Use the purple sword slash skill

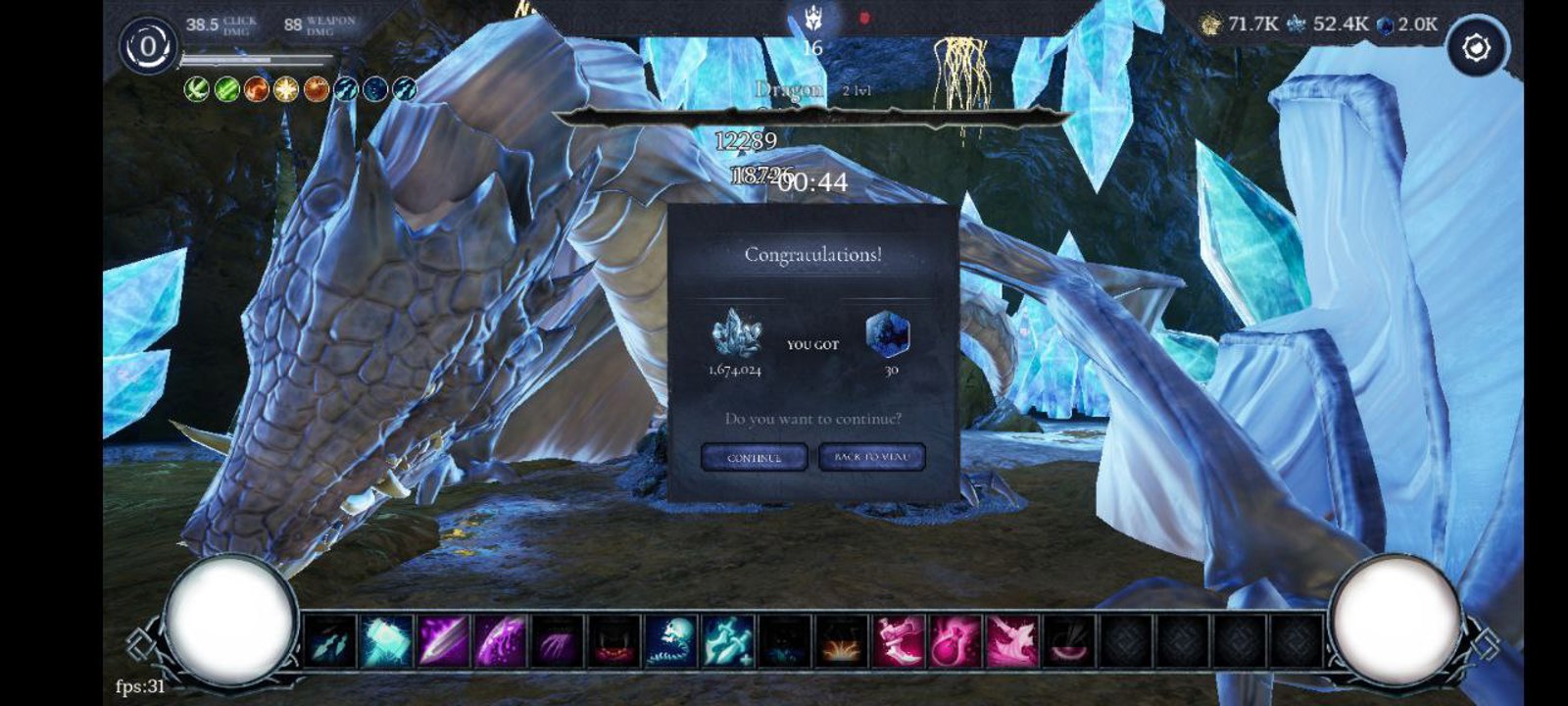444,642
